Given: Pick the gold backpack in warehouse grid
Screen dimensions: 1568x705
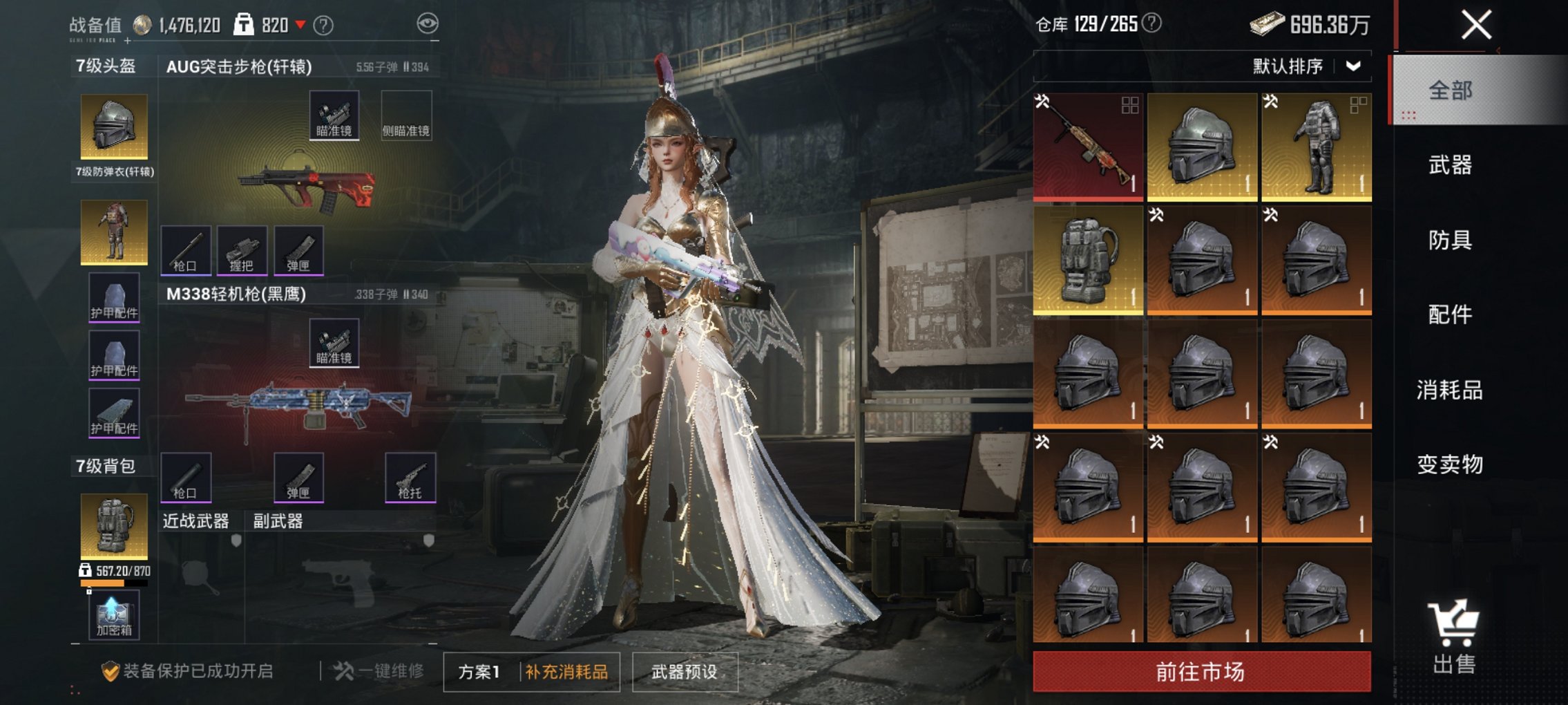Looking at the screenshot, I should pyautogui.click(x=1087, y=261).
